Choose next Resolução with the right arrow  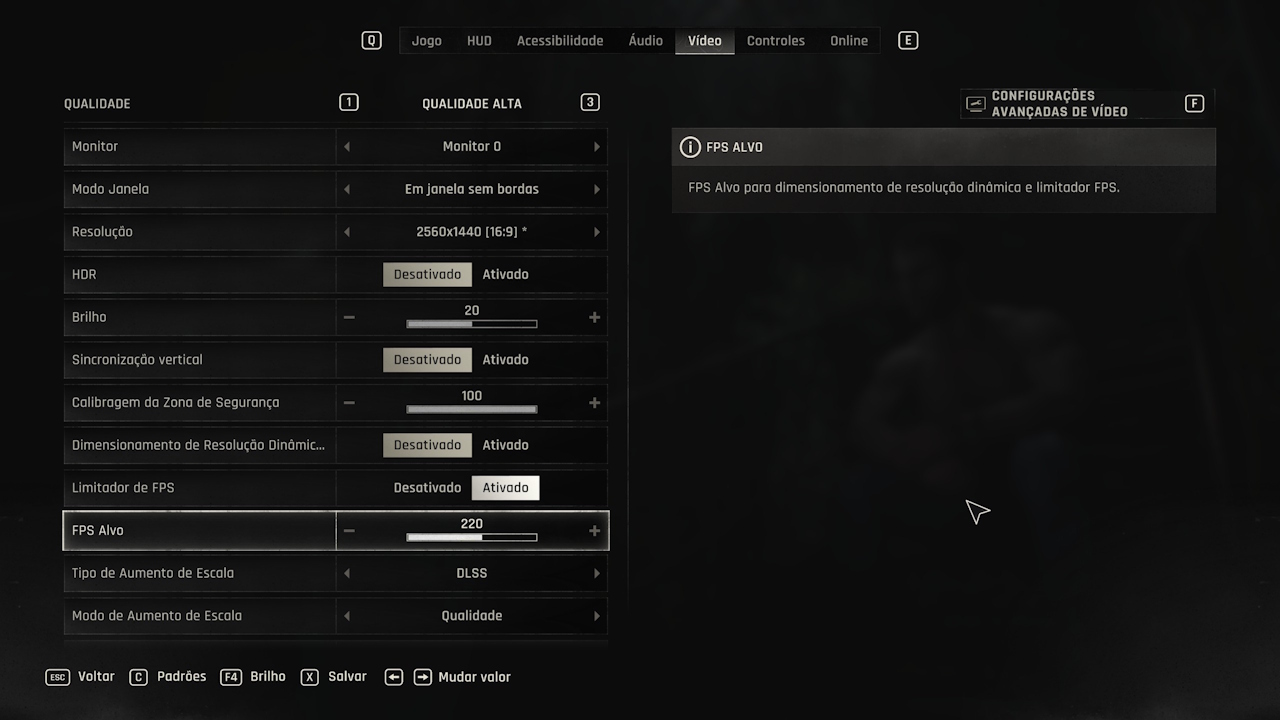tap(597, 232)
